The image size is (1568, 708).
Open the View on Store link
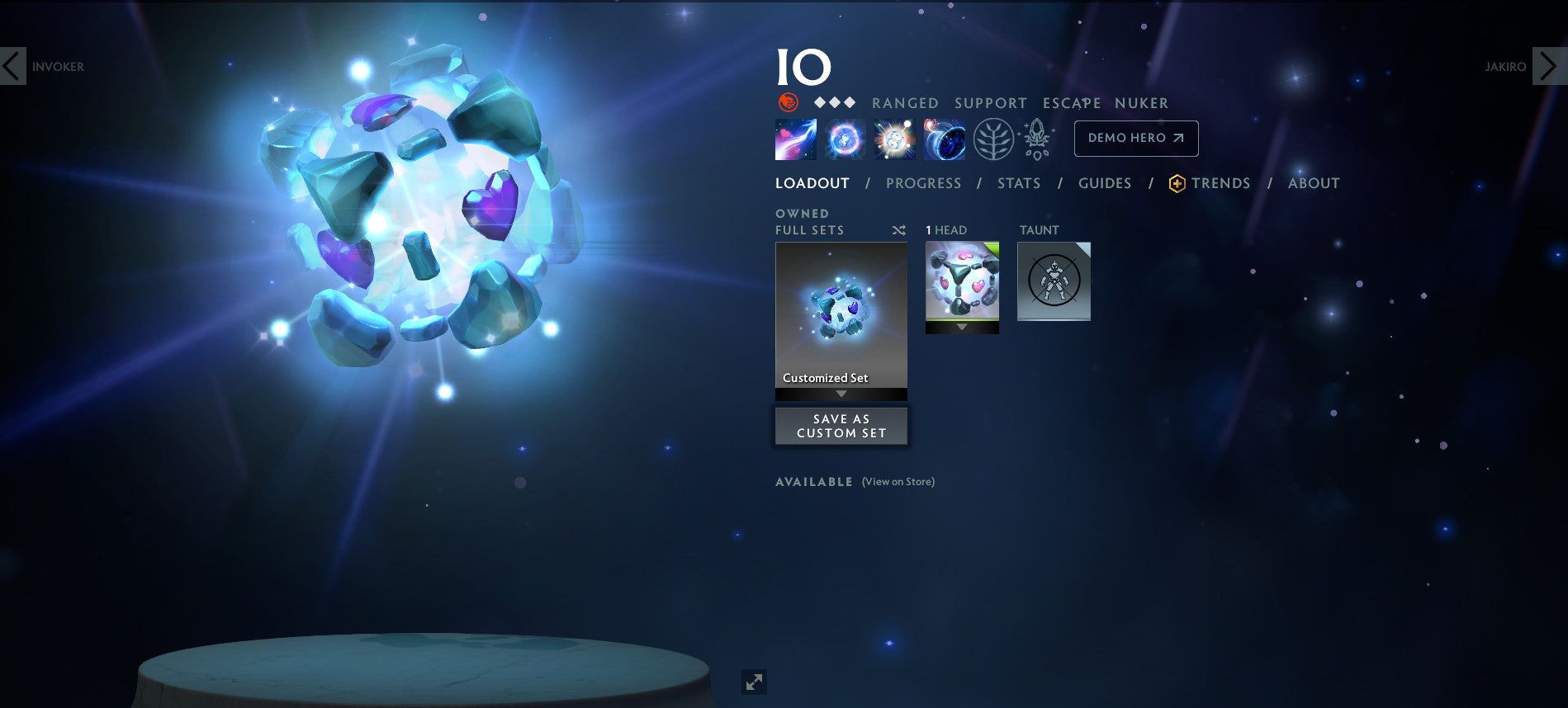tap(897, 481)
